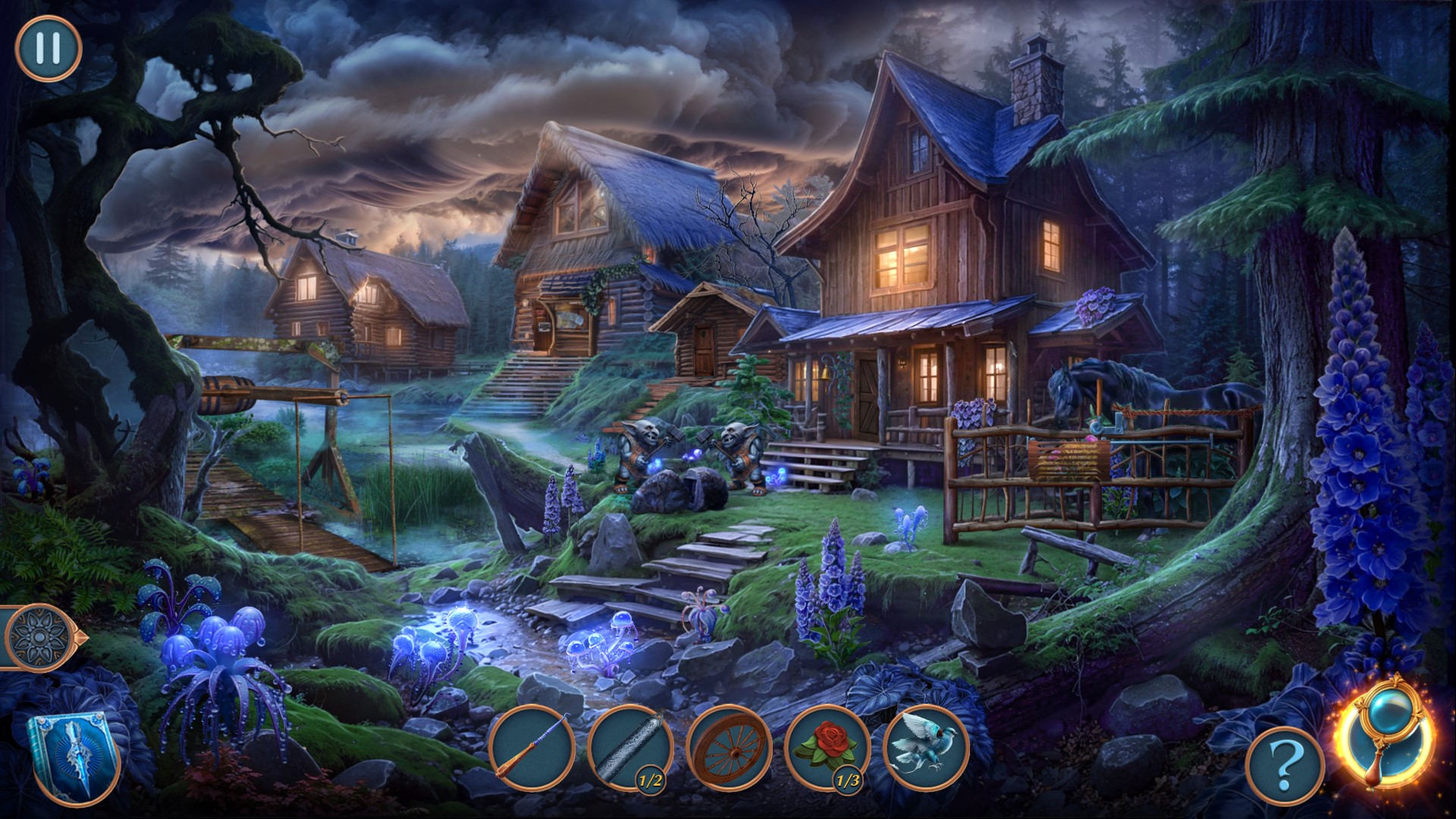Select the white bird item slot
The width and height of the screenshot is (1456, 819).
pyautogui.click(x=926, y=747)
